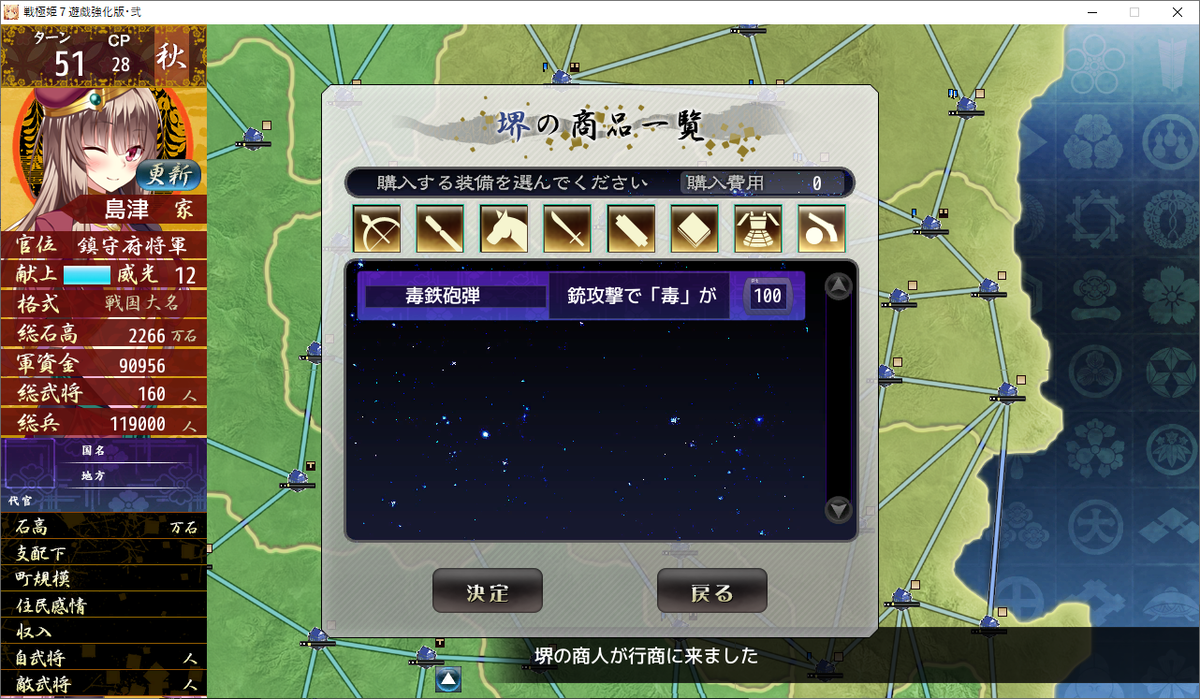Switch to the armor equipment category
The height and width of the screenshot is (699, 1200).
coord(759,229)
